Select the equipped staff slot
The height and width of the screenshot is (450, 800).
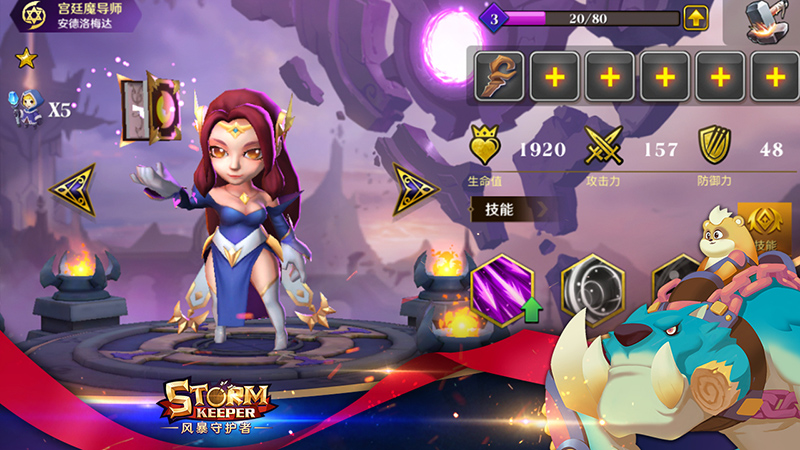[x=498, y=76]
